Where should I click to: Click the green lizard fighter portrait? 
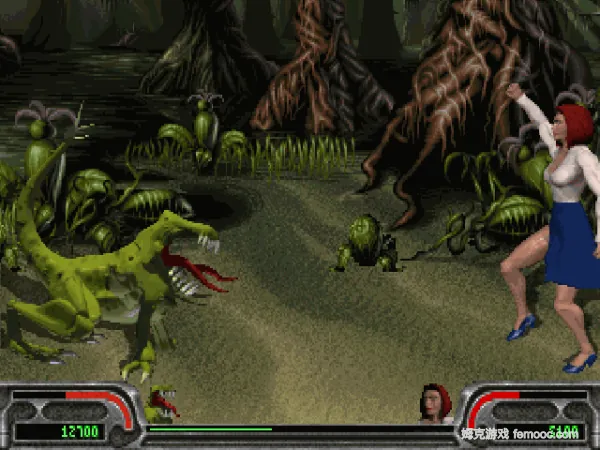coord(162,404)
